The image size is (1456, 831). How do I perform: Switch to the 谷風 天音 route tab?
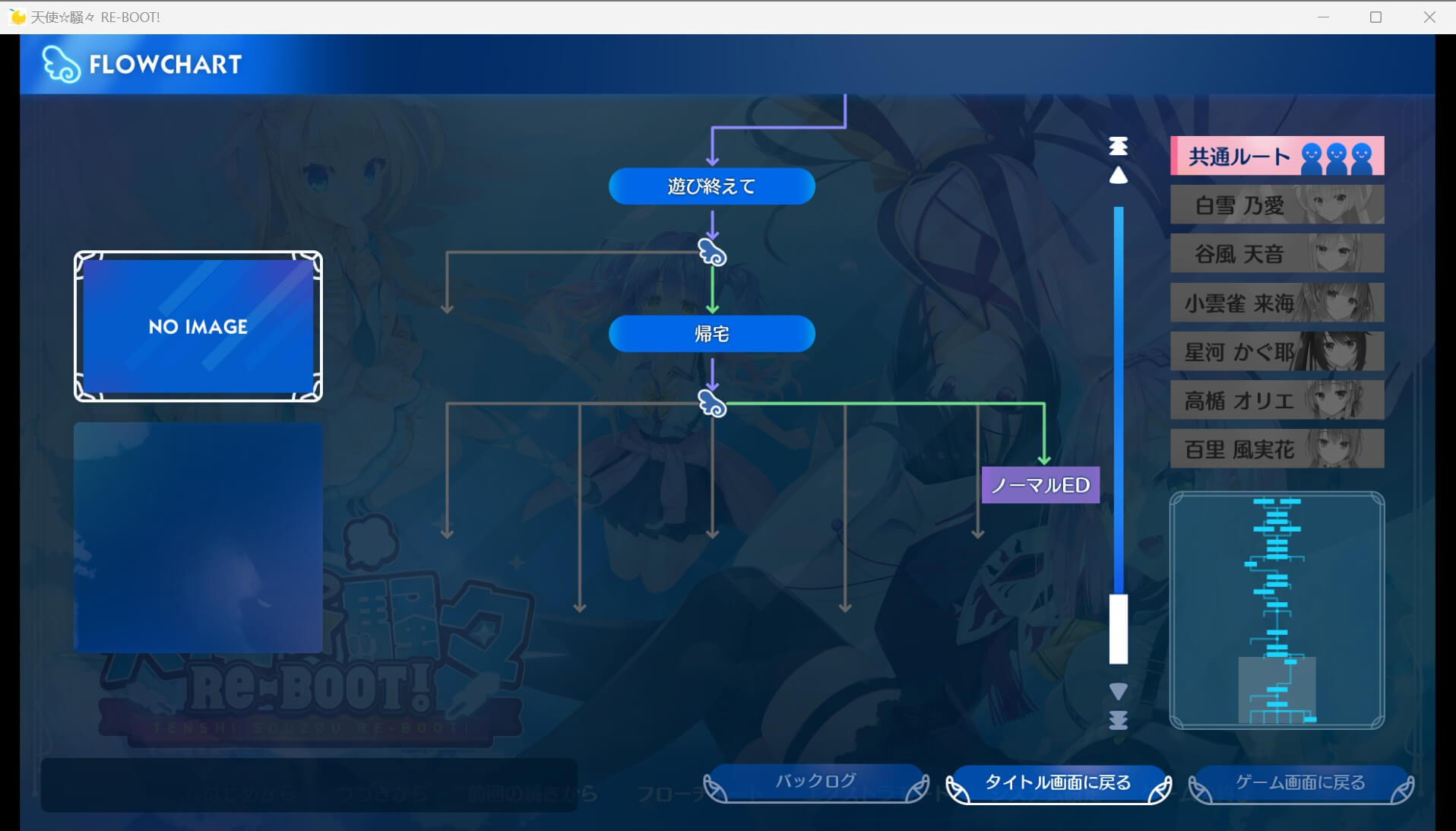click(1277, 253)
